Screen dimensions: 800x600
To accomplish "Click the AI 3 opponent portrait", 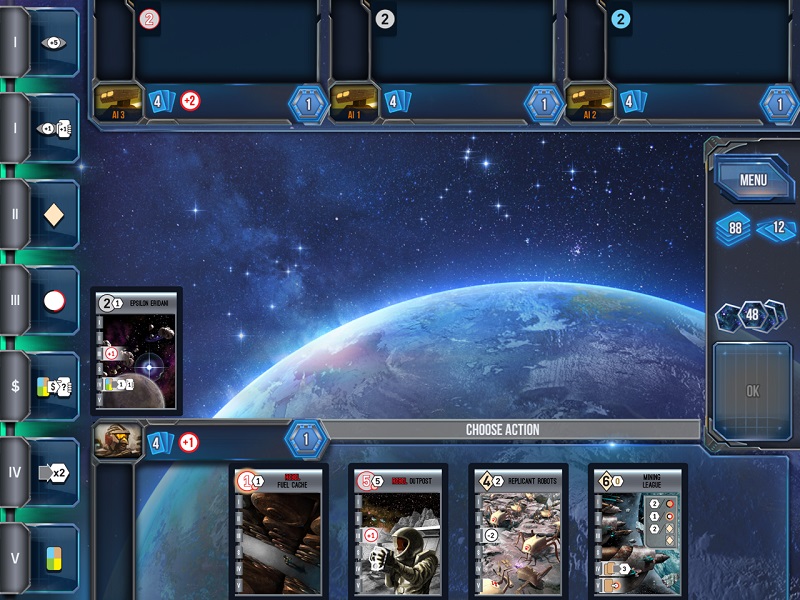I will click(117, 101).
